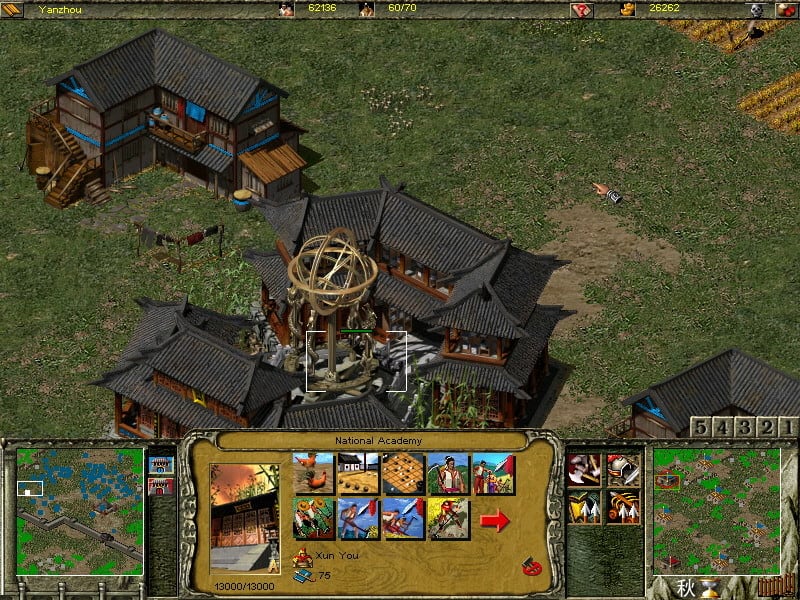This screenshot has width=800, height=600.
Task: Click the red arrow for next page
Action: [x=495, y=520]
